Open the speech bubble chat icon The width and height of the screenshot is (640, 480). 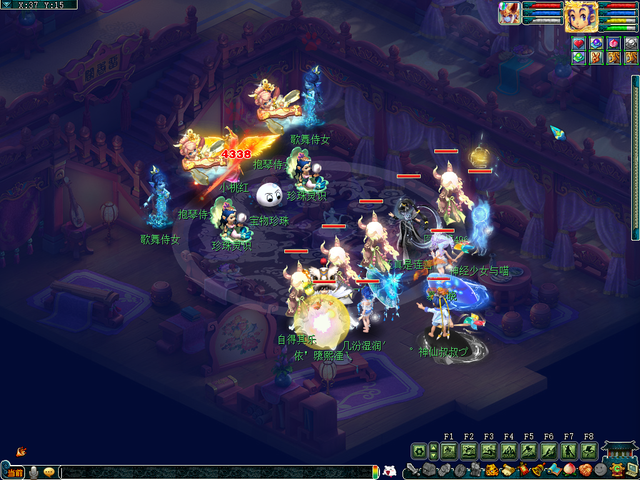[48, 472]
